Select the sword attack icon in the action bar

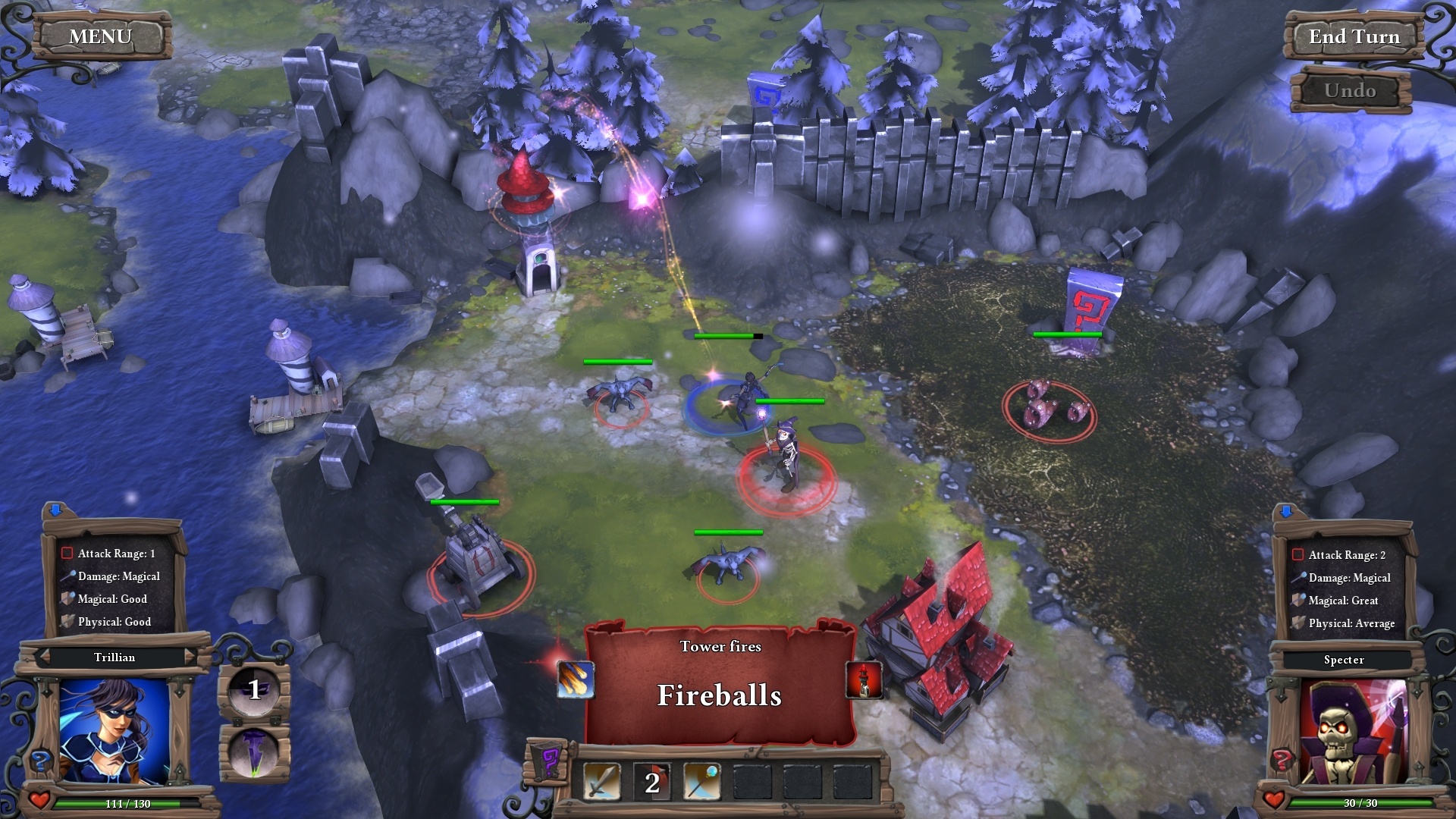coord(601,783)
